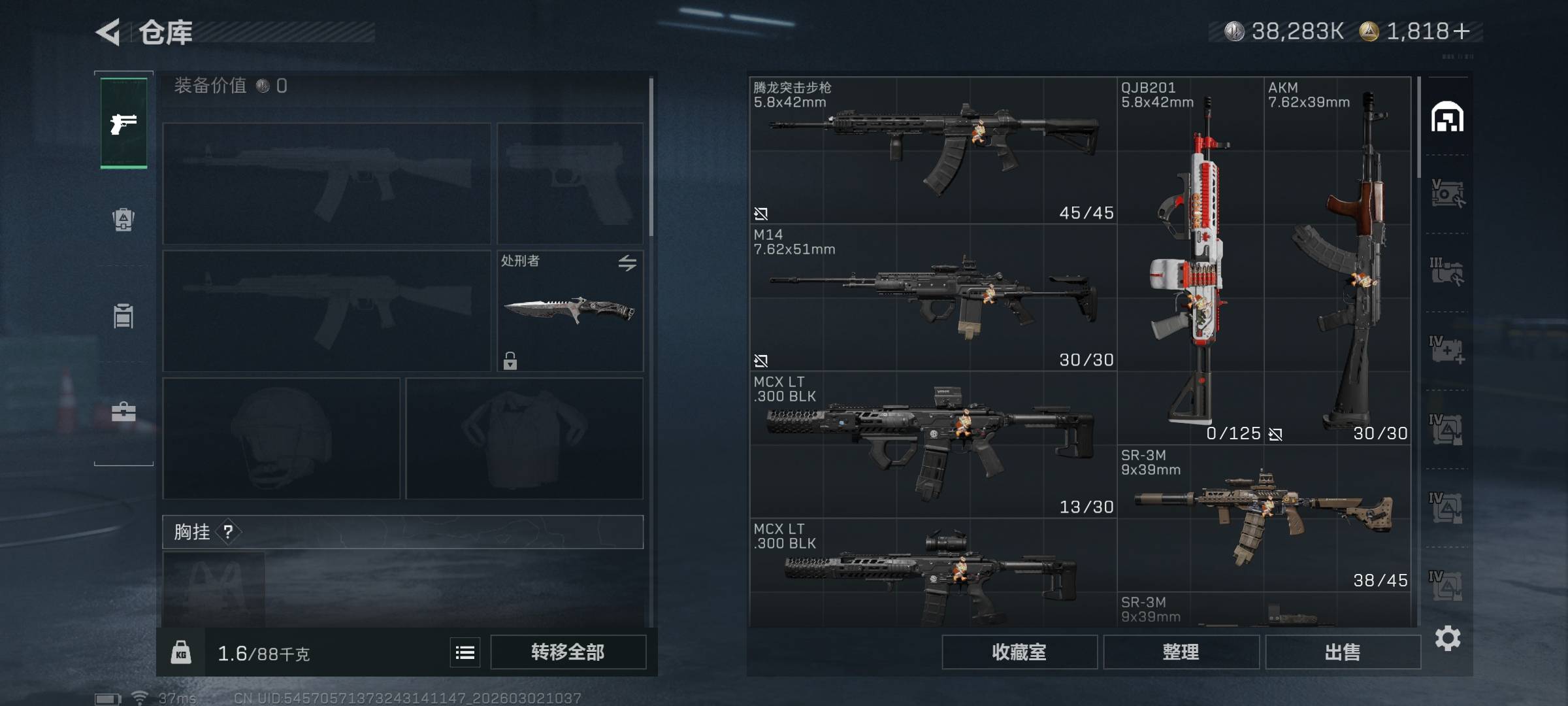Pick the M14 7.62x51mm rifle
The image size is (1568, 706).
933,298
